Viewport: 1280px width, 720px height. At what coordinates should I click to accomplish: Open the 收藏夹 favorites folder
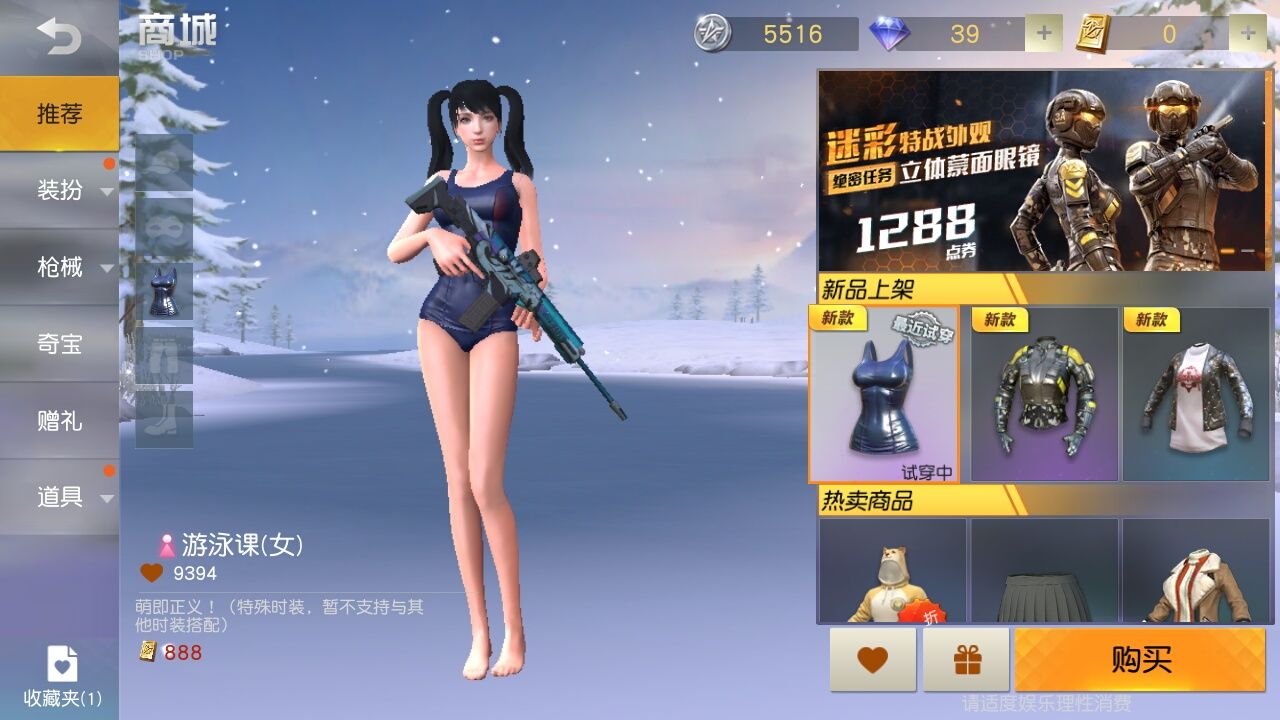pyautogui.click(x=62, y=676)
